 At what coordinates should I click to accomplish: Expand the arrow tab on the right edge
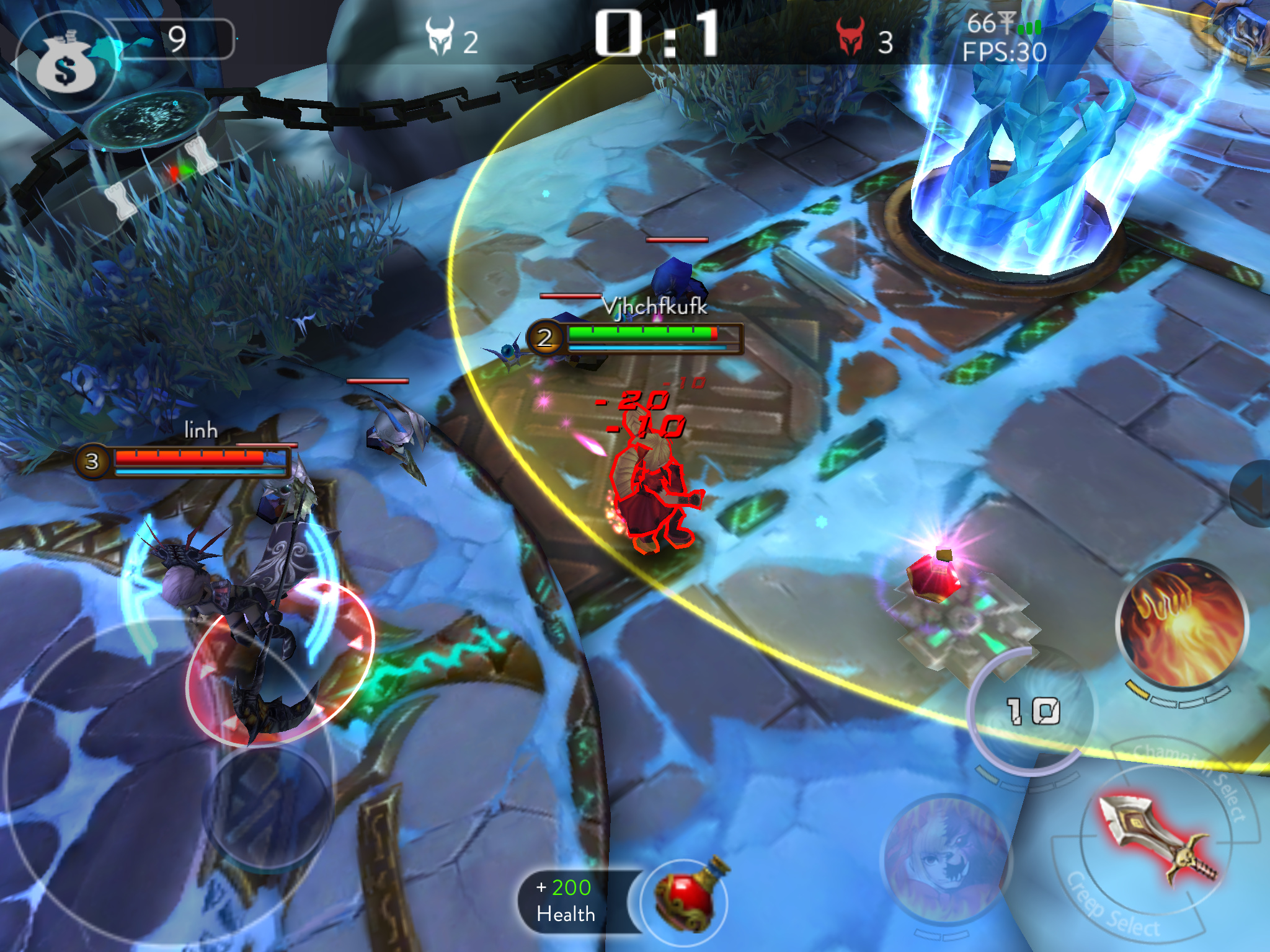pyautogui.click(x=1253, y=493)
